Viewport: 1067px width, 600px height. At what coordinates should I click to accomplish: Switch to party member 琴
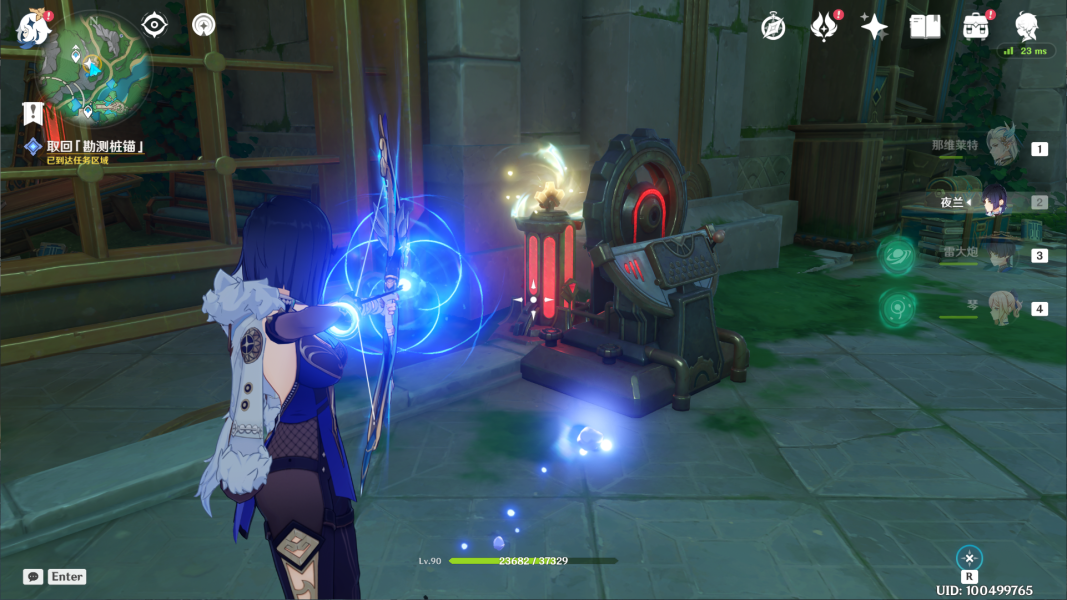click(1000, 308)
